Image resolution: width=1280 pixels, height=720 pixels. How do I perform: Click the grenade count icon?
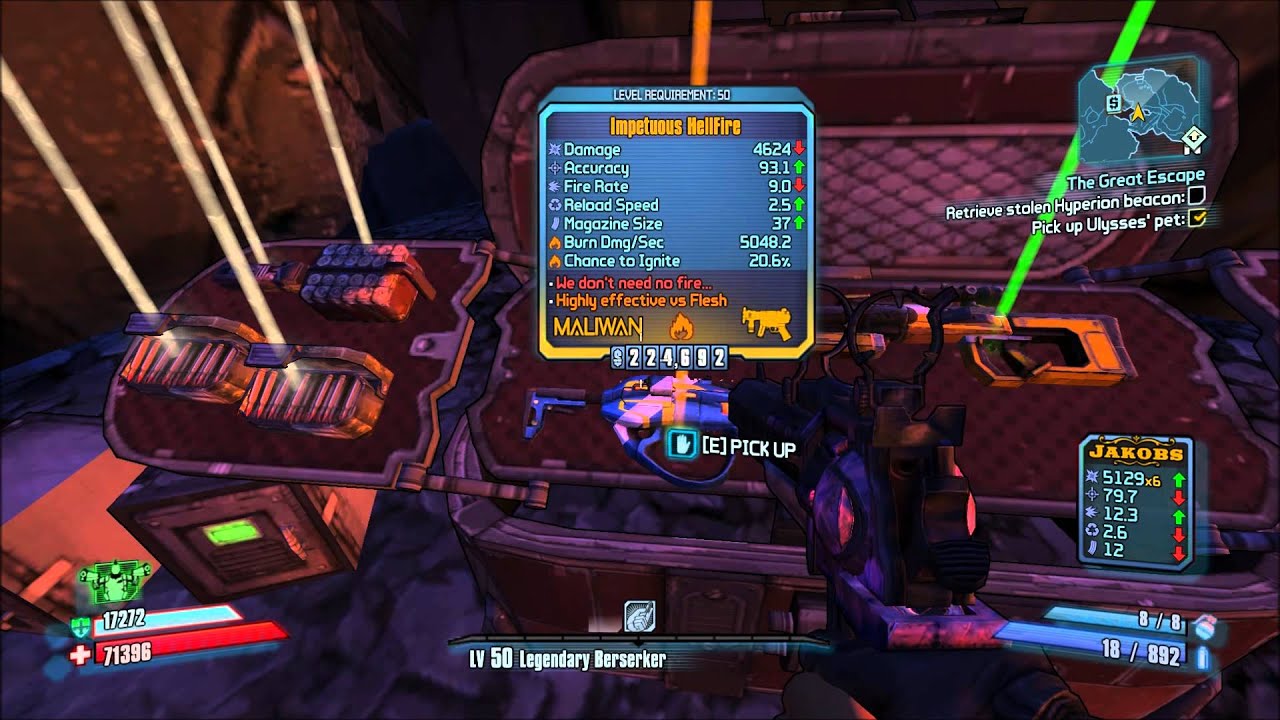click(1204, 624)
